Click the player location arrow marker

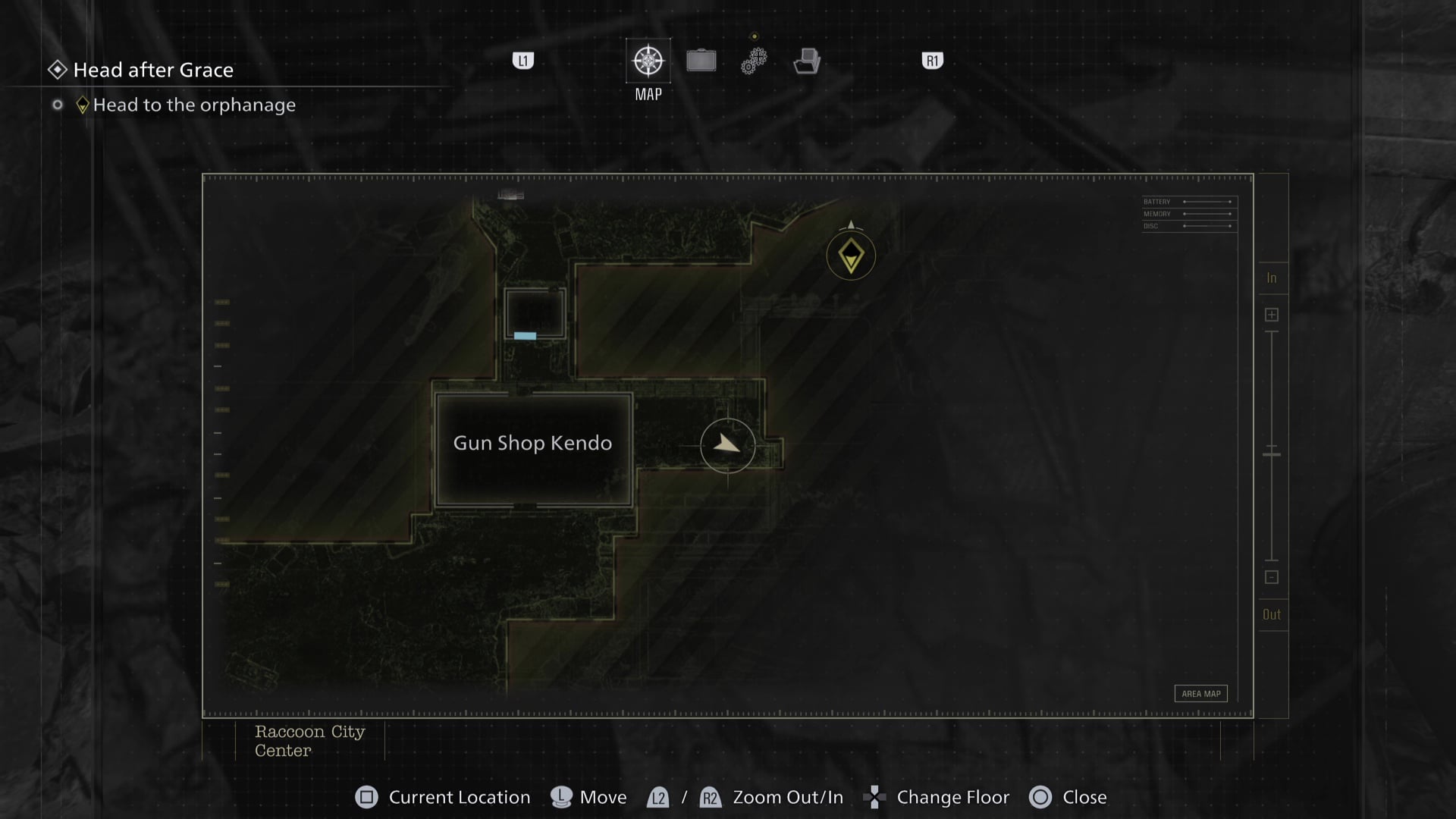coord(727,445)
